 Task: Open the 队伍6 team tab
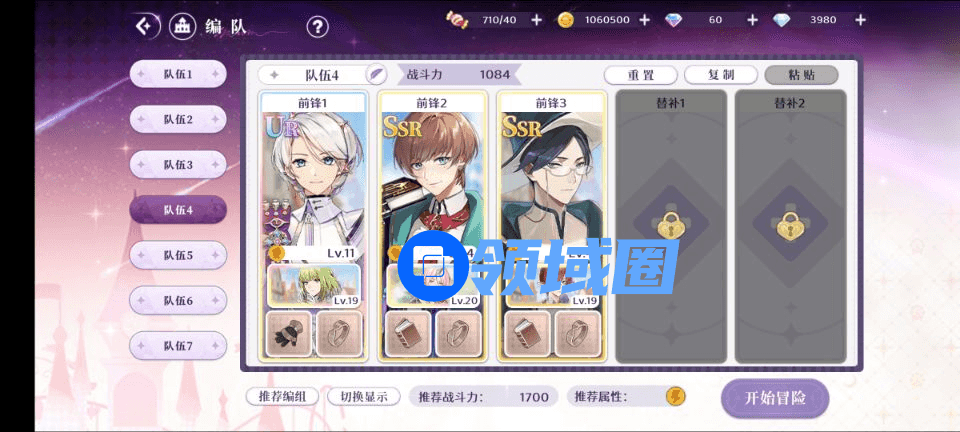178,300
